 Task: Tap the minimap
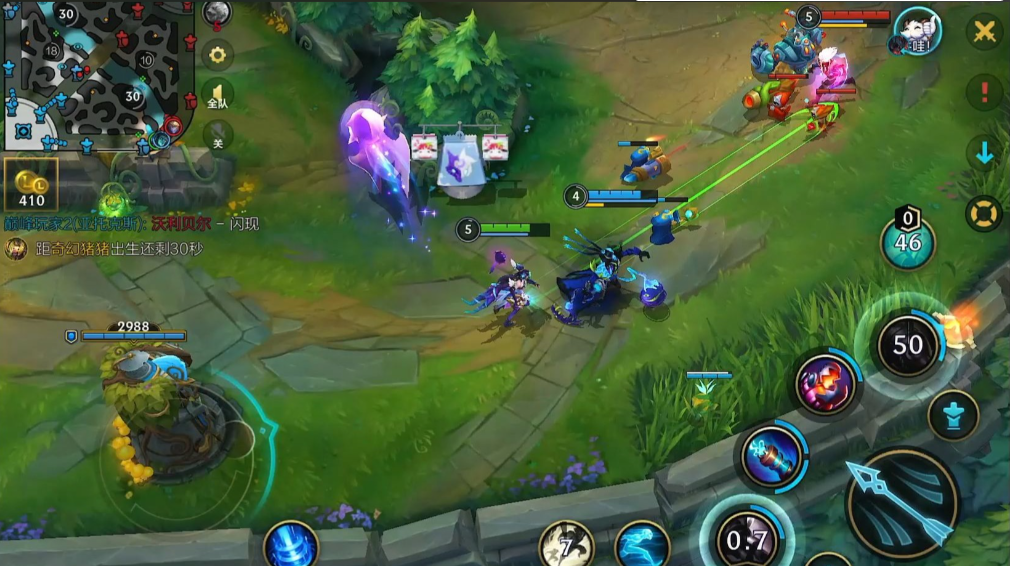(x=97, y=72)
